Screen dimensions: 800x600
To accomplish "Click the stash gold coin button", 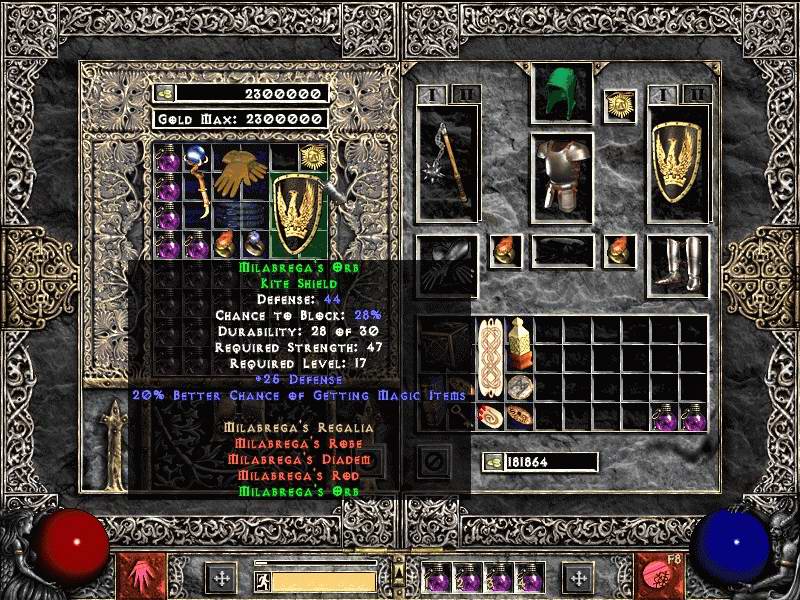I will (164, 94).
